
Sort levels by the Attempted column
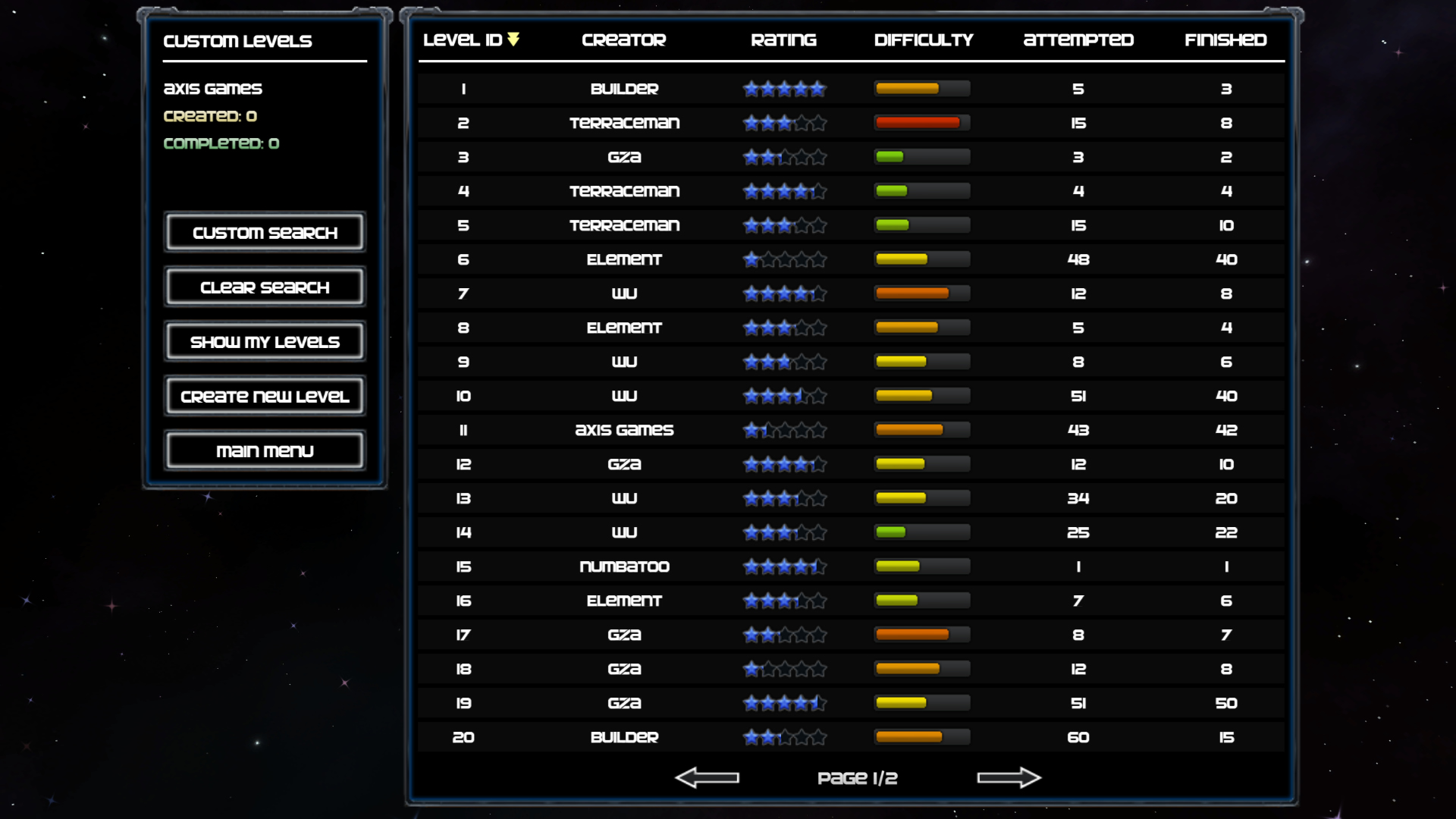[1078, 40]
